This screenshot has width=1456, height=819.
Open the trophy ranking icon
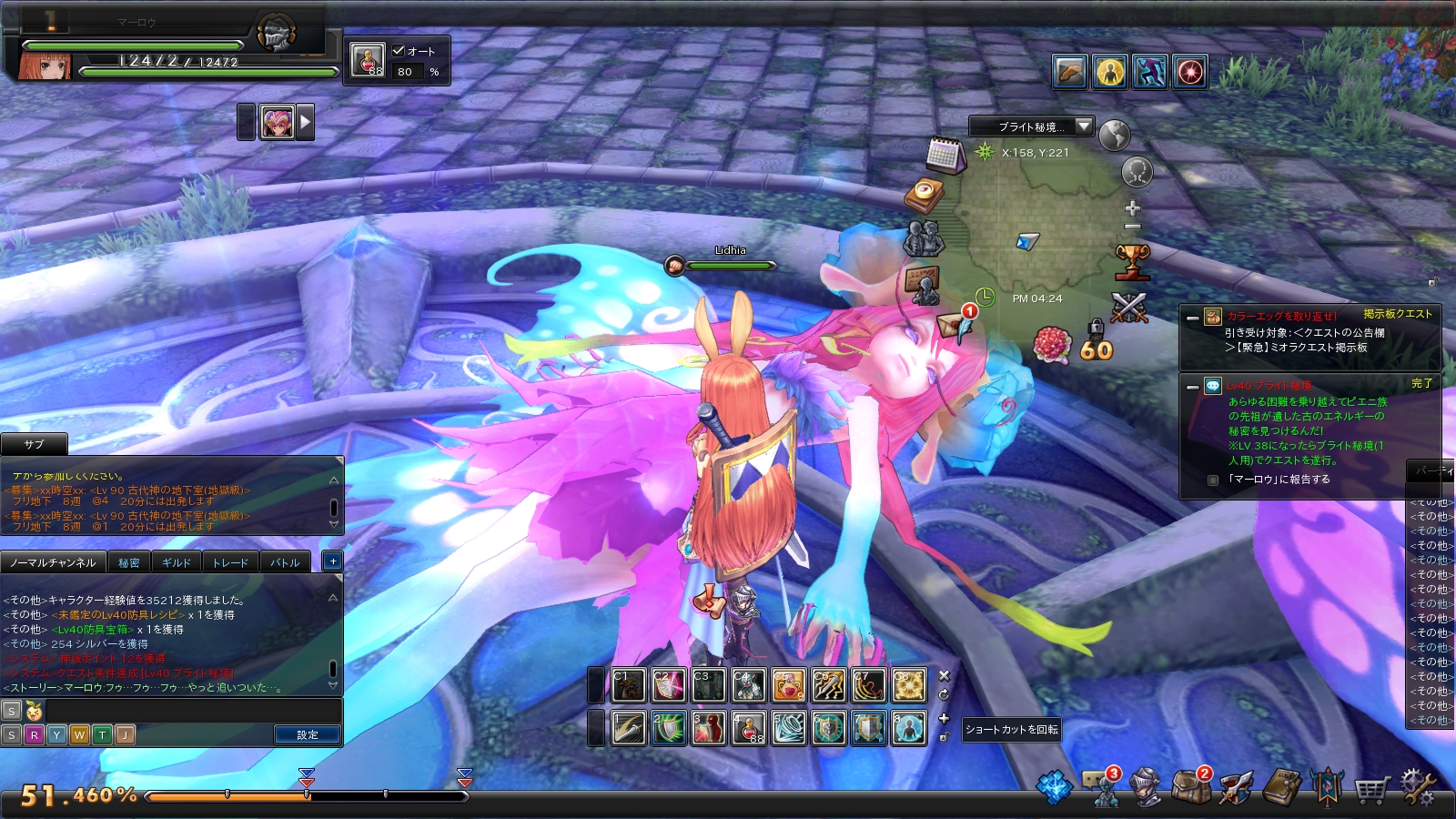coord(1132,262)
